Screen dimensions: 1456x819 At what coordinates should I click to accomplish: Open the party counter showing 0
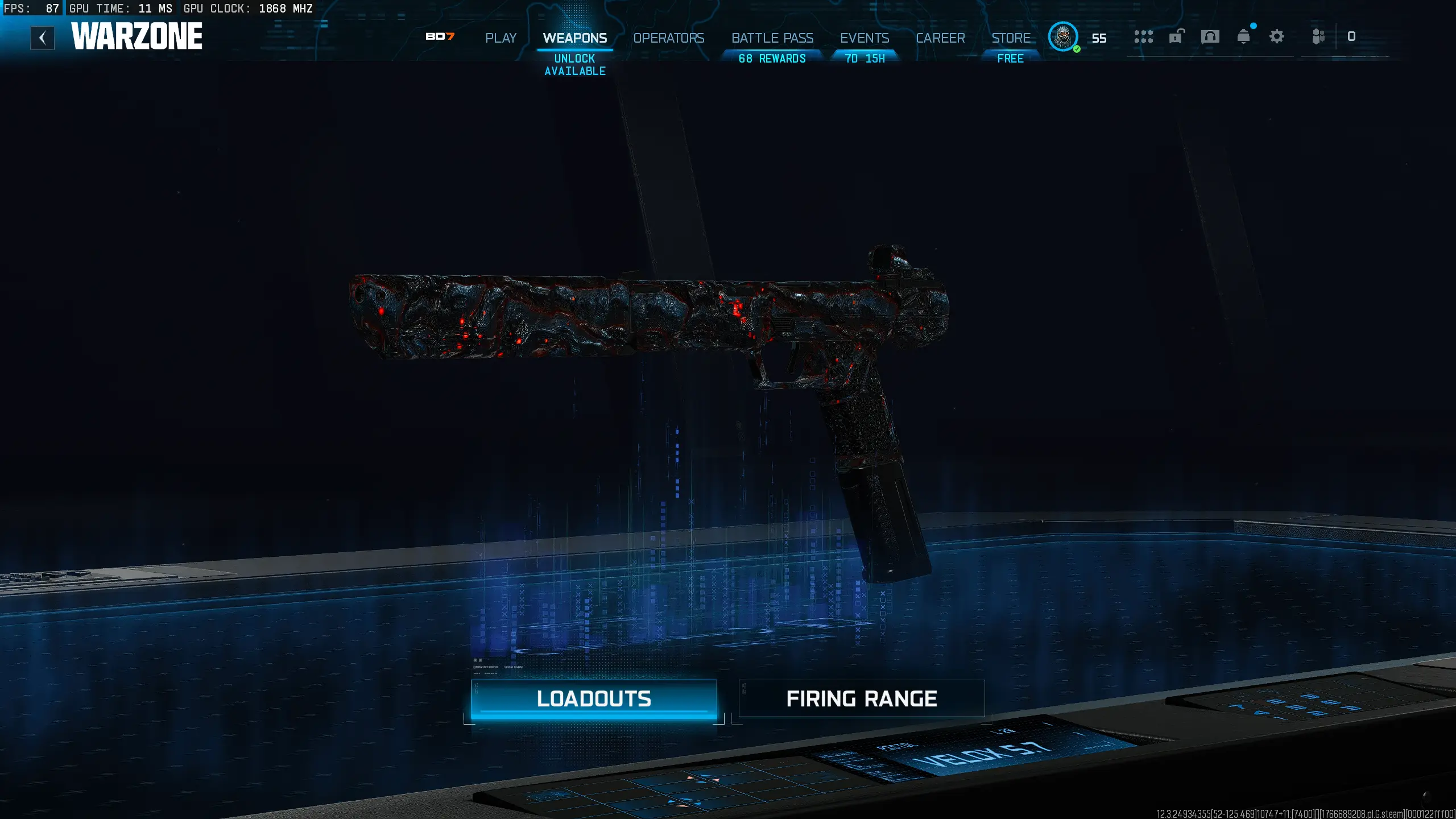1351,36
